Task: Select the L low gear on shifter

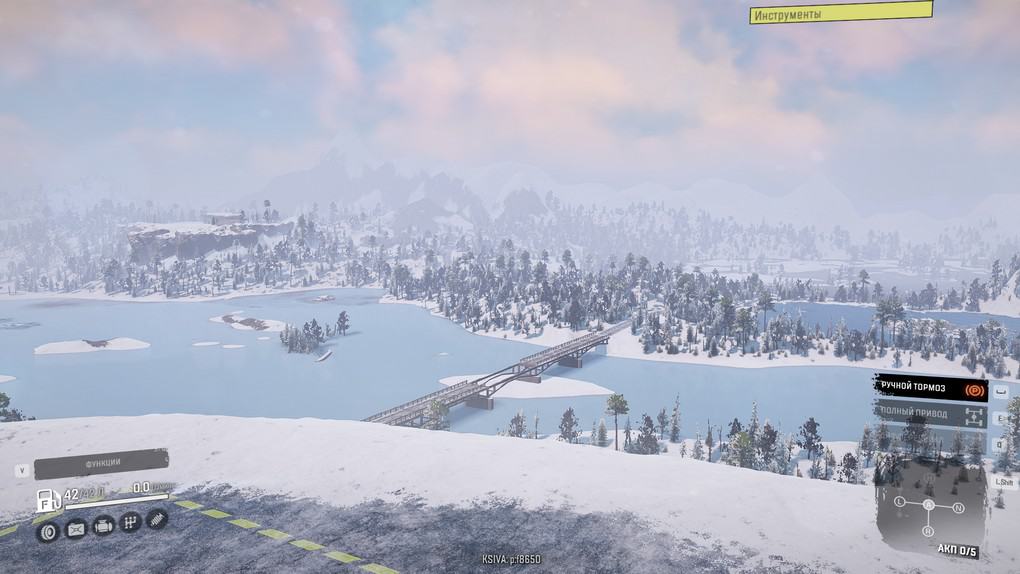Action: point(899,500)
